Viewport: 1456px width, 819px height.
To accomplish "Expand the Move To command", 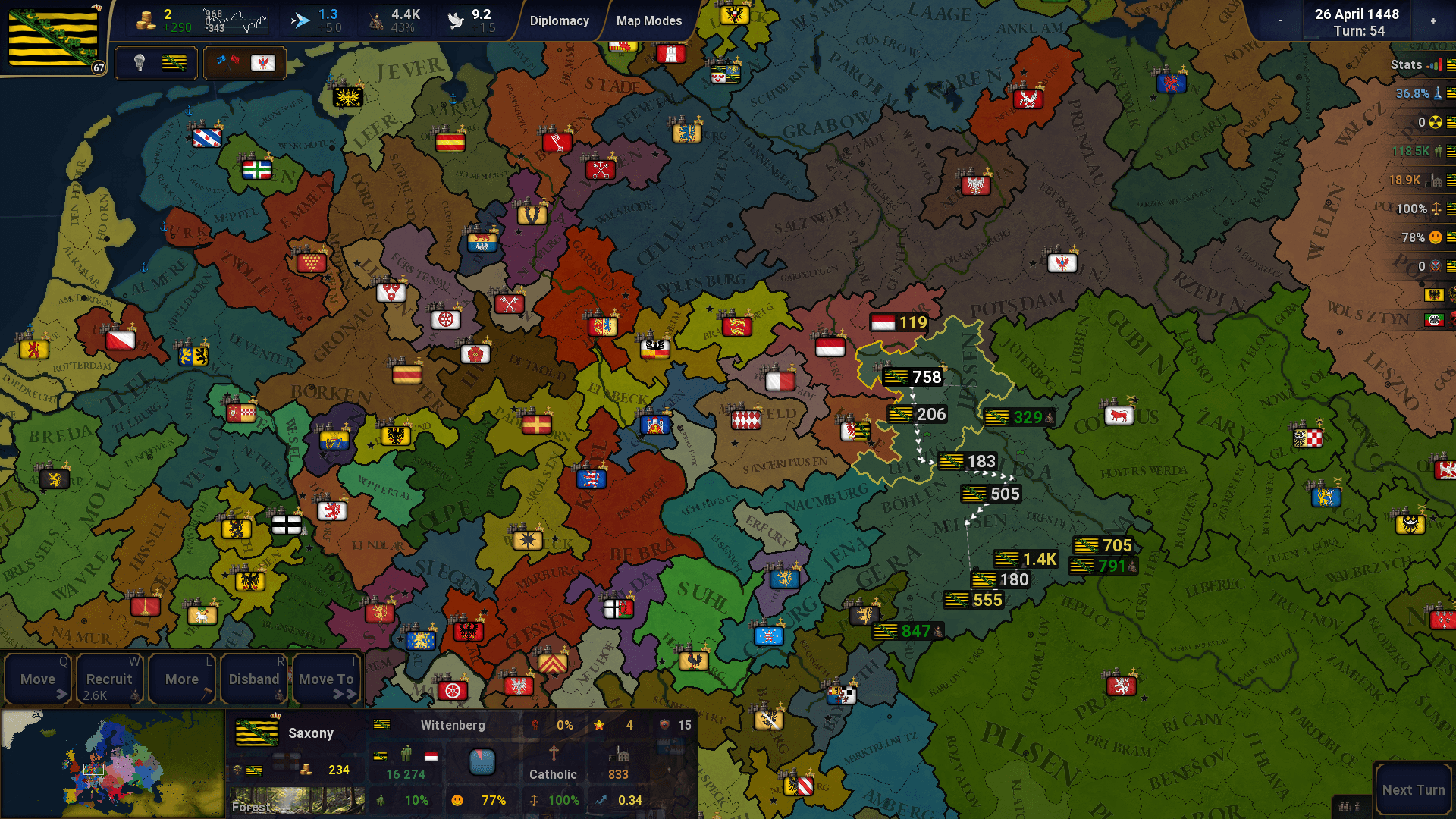I will point(326,679).
